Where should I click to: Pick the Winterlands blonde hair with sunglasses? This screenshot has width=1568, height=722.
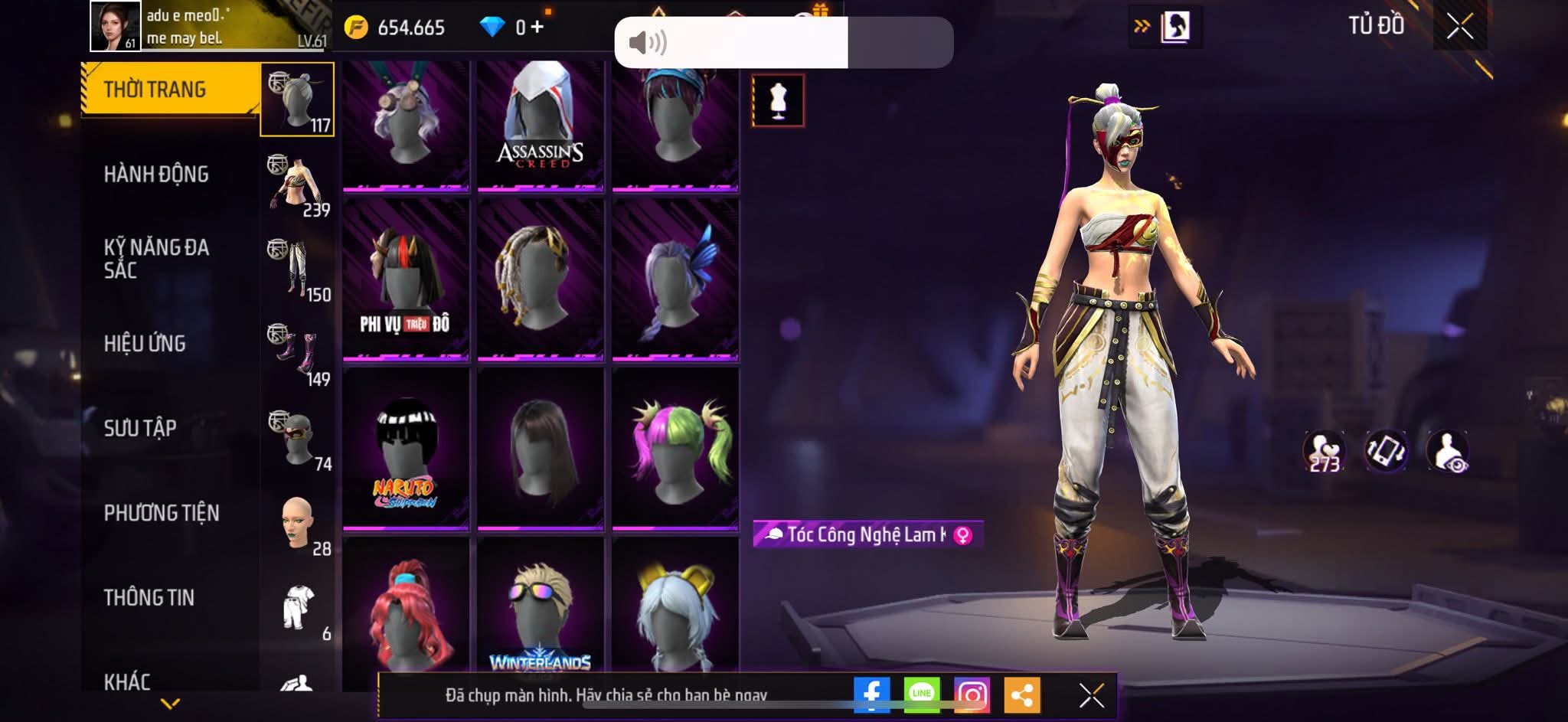[x=541, y=613]
